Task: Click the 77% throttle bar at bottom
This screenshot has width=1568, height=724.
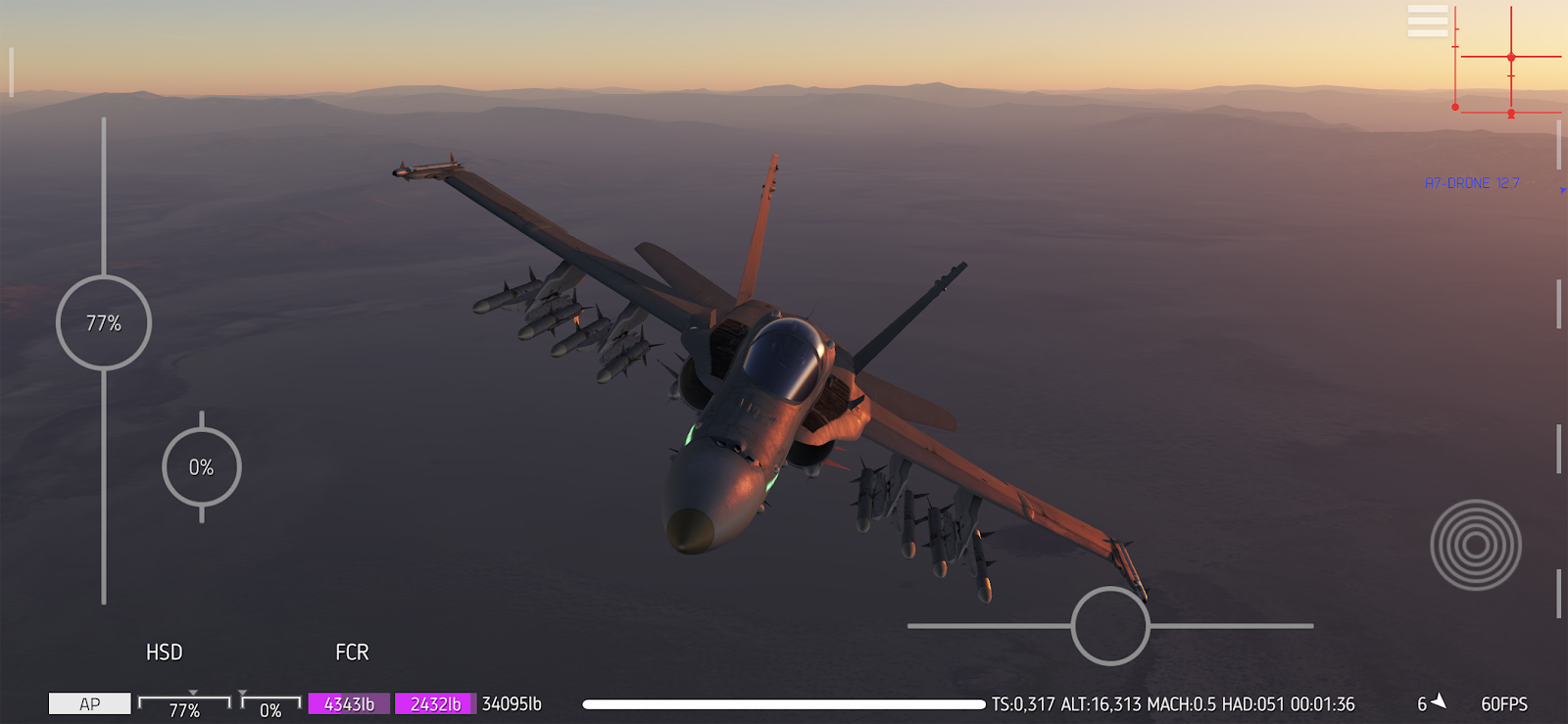Action: click(x=184, y=705)
